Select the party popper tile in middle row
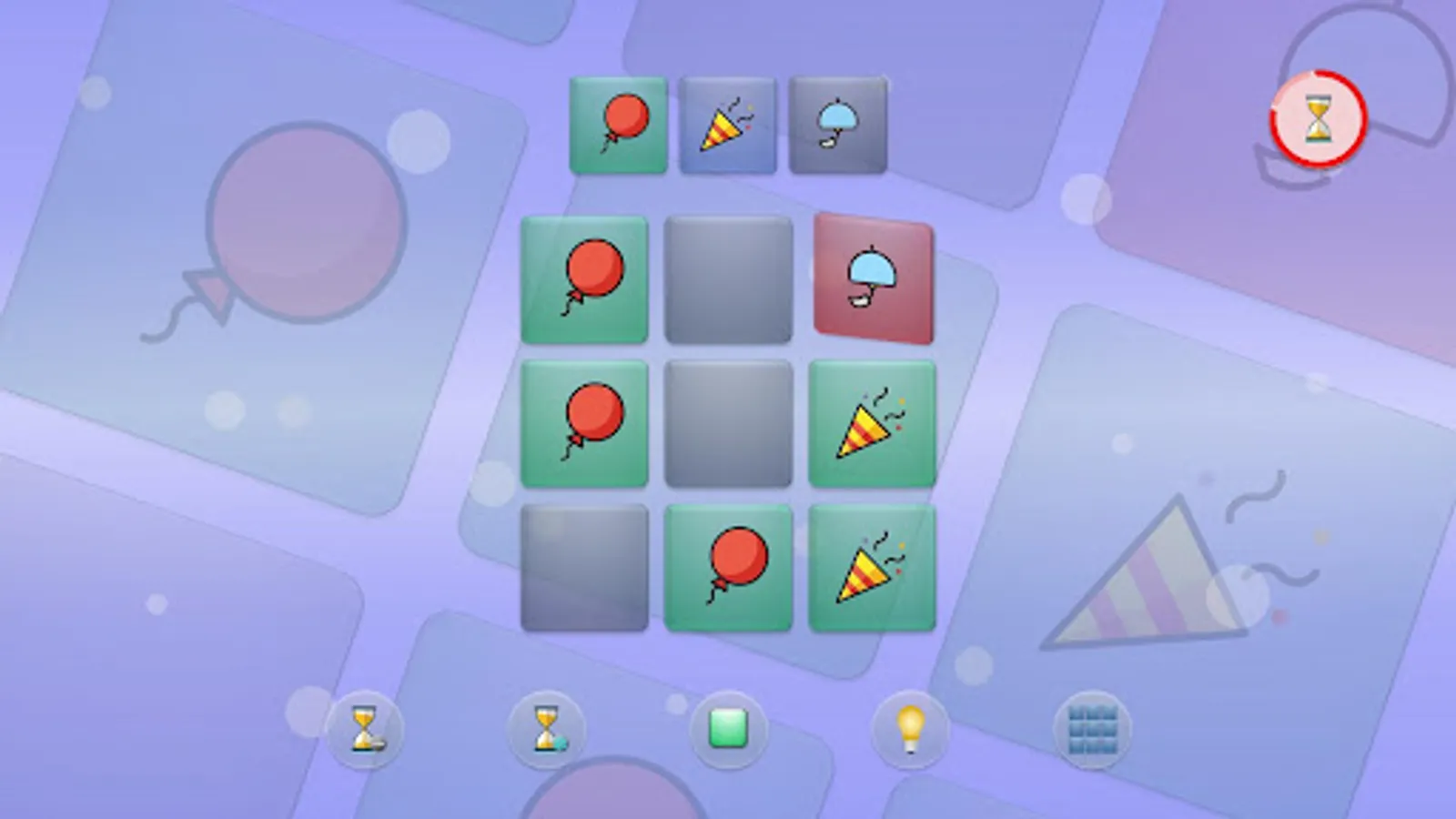This screenshot has width=1456, height=819. 871,423
